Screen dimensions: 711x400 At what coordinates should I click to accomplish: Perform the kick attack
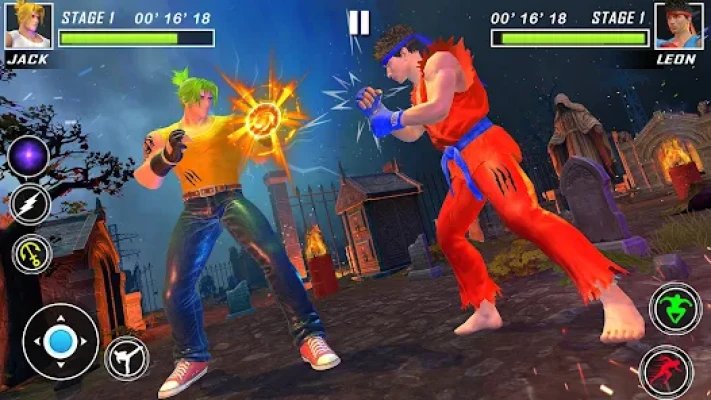pos(127,359)
